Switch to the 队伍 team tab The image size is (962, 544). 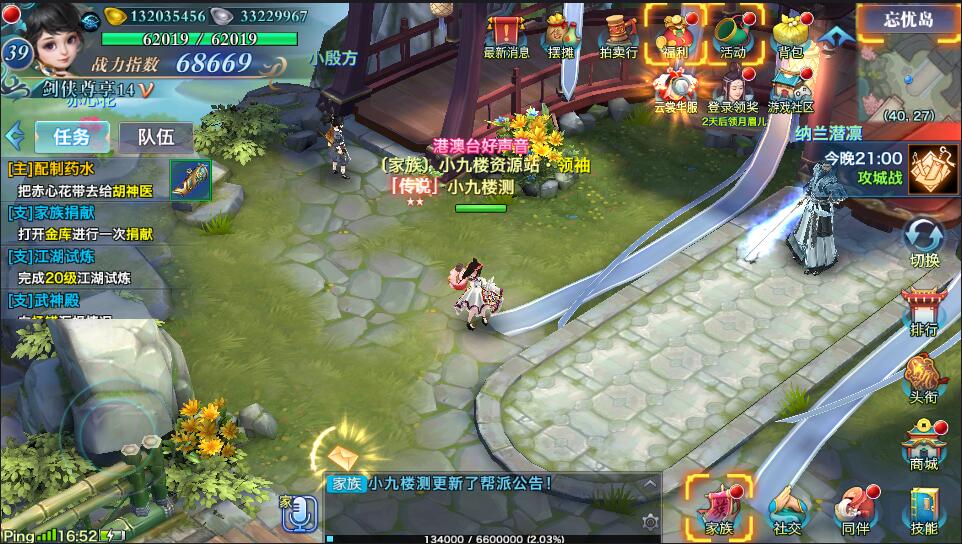156,136
